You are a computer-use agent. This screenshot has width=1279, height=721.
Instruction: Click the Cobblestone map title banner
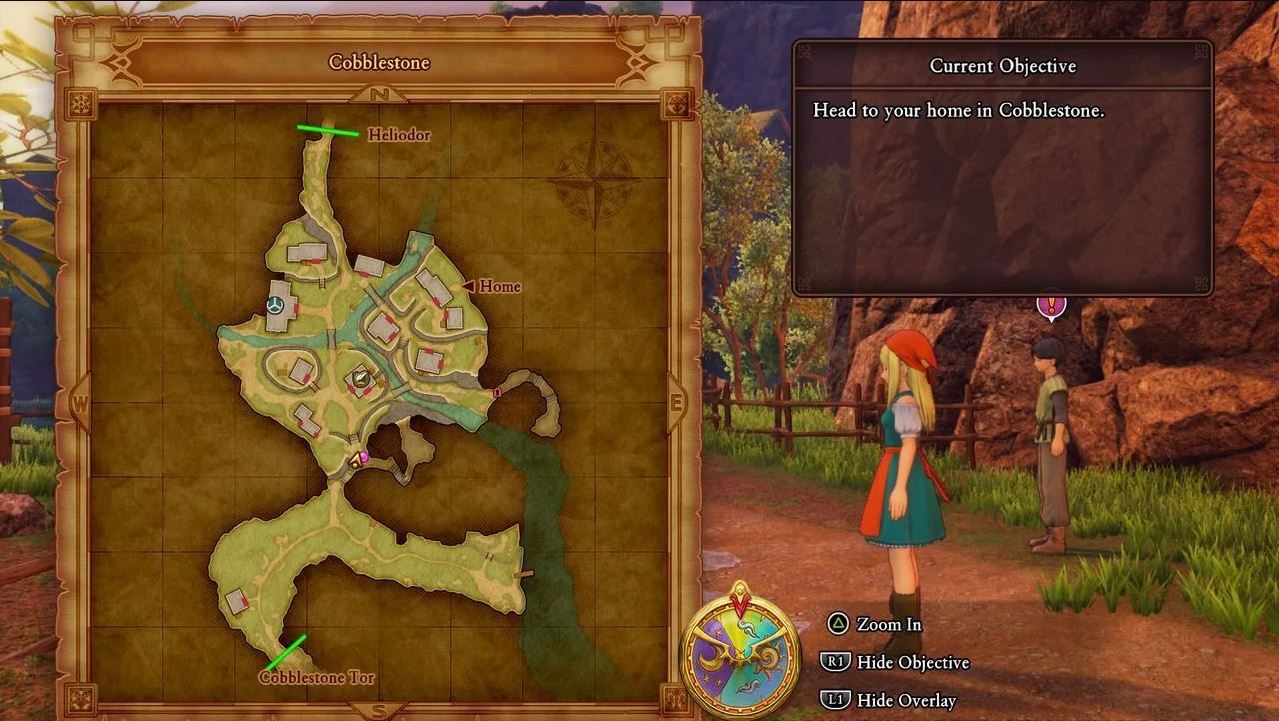tap(379, 63)
